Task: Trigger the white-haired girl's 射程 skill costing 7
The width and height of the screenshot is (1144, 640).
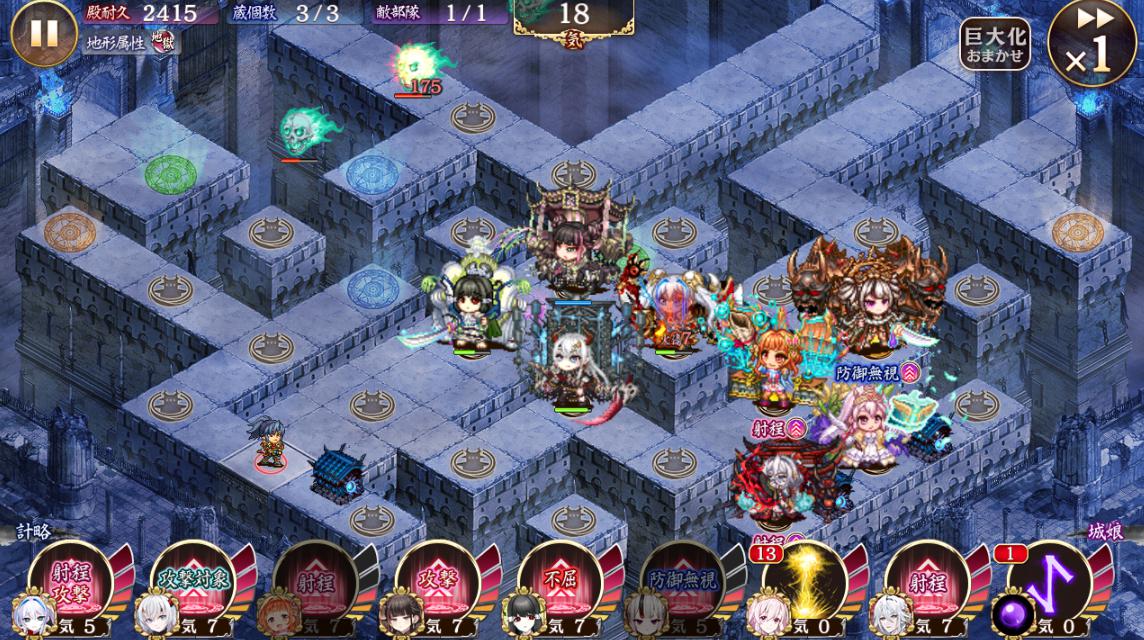Action: click(926, 583)
